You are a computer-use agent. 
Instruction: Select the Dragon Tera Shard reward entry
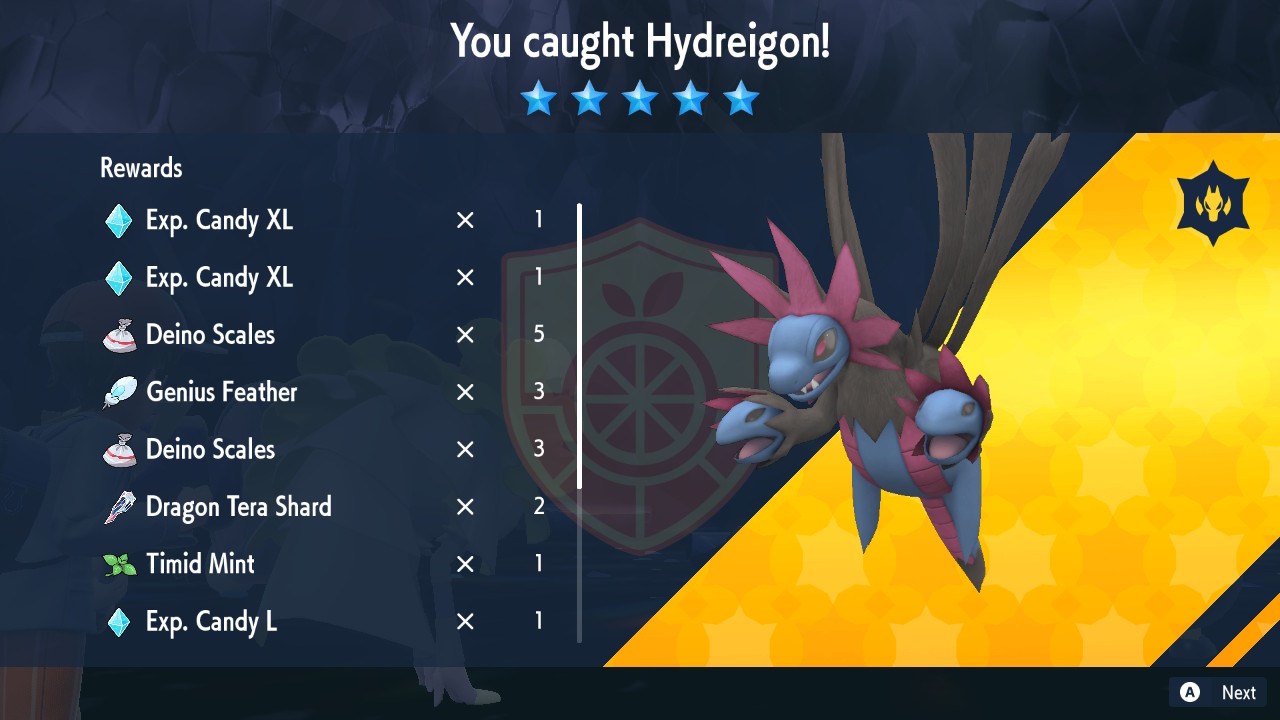(238, 507)
